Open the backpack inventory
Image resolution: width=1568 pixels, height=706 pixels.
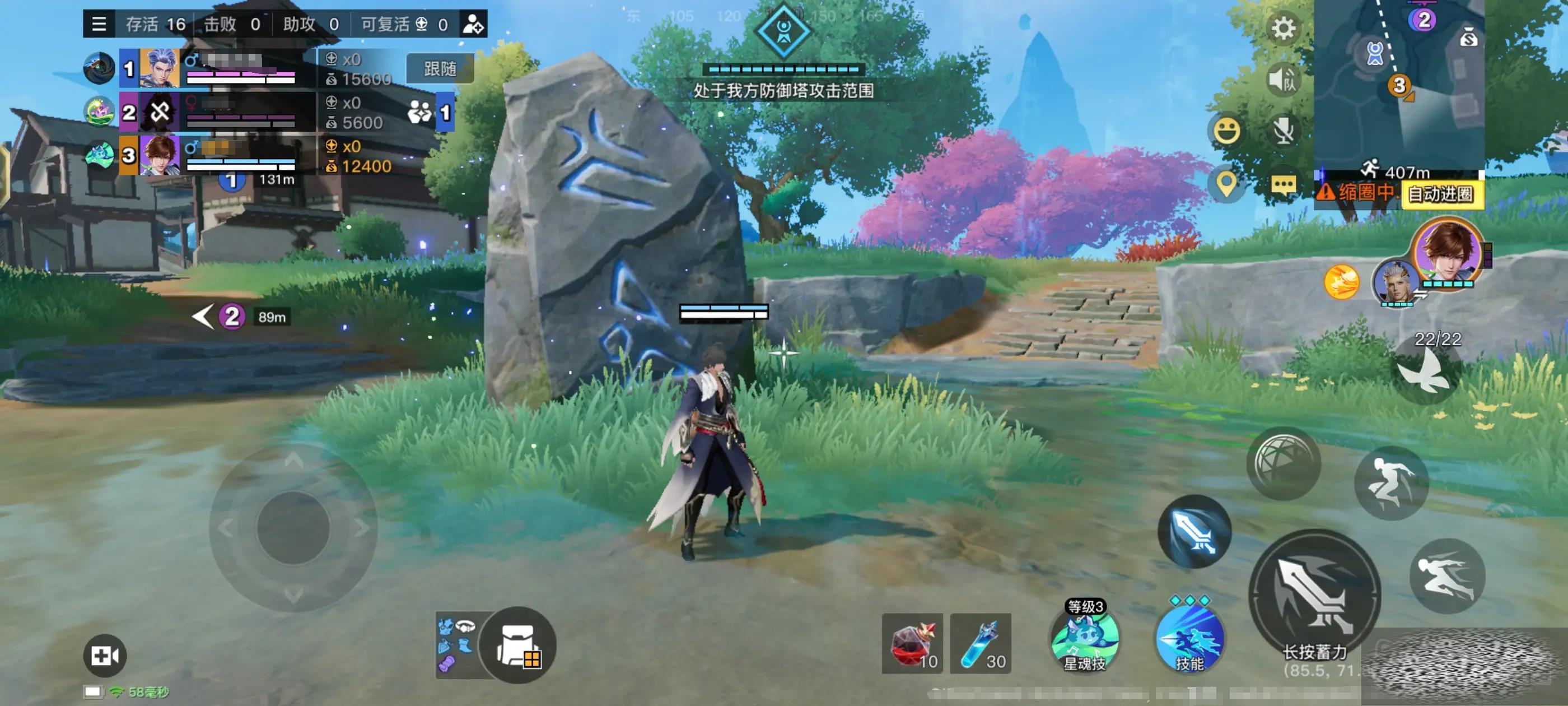coord(517,645)
